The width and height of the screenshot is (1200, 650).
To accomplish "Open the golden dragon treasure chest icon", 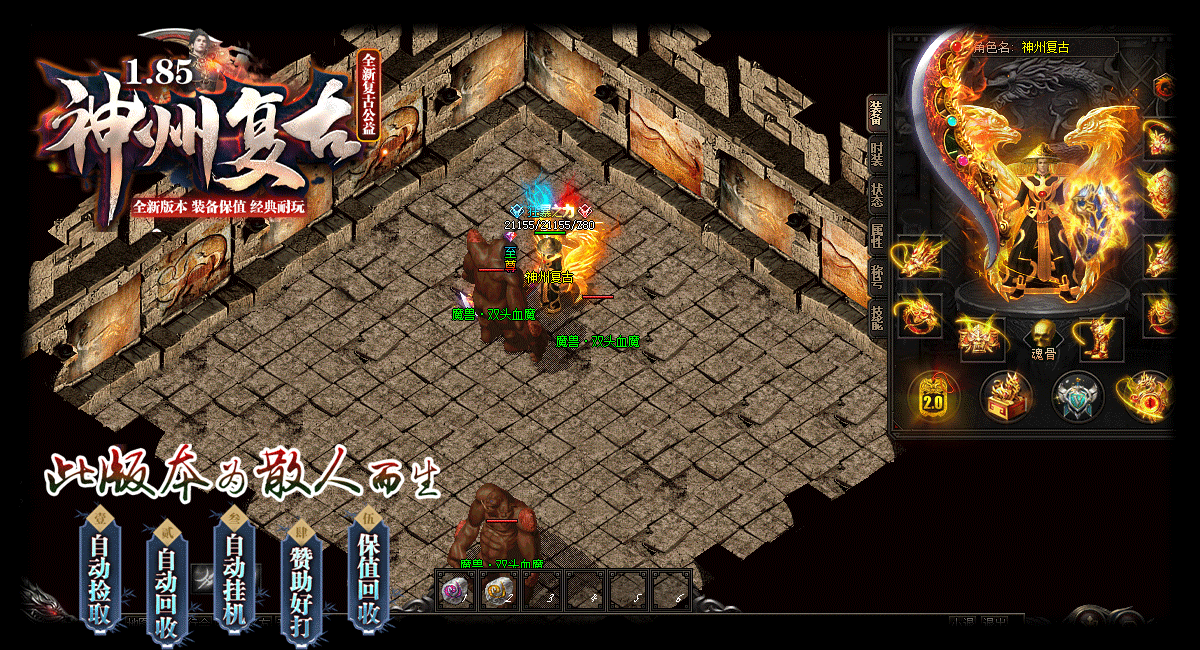I will coord(1005,396).
